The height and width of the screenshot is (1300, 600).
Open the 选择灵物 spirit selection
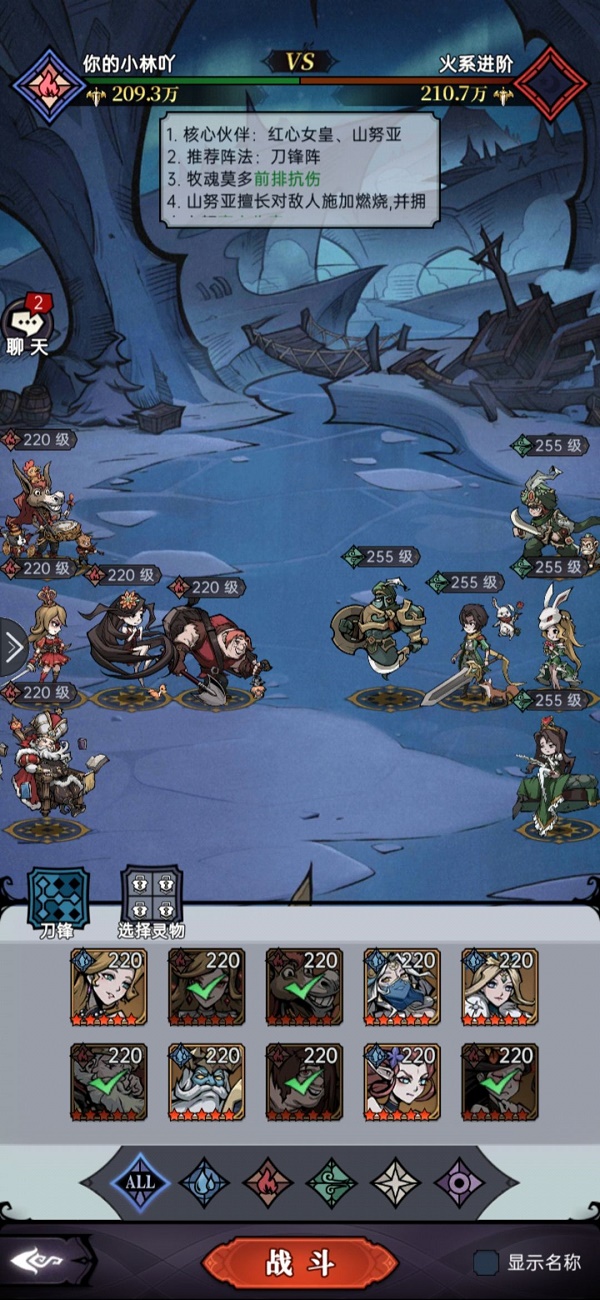click(151, 896)
